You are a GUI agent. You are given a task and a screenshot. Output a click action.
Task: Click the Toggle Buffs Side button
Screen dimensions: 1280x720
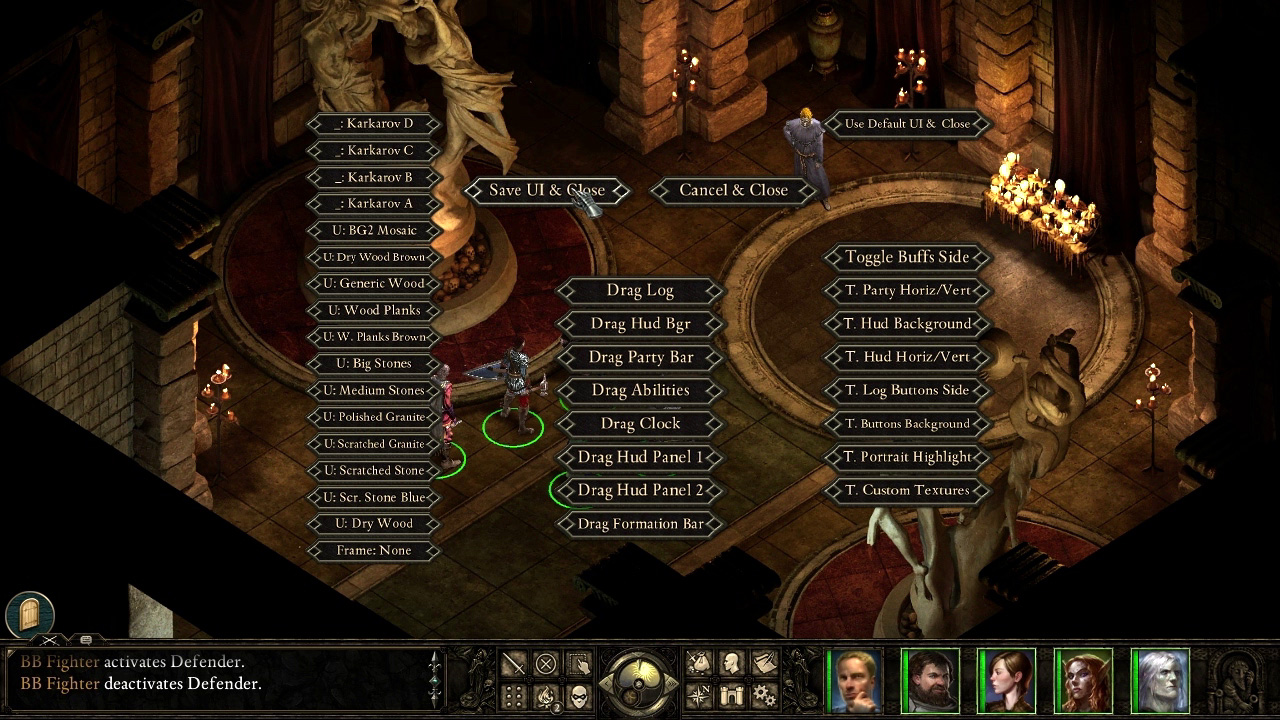click(x=907, y=257)
